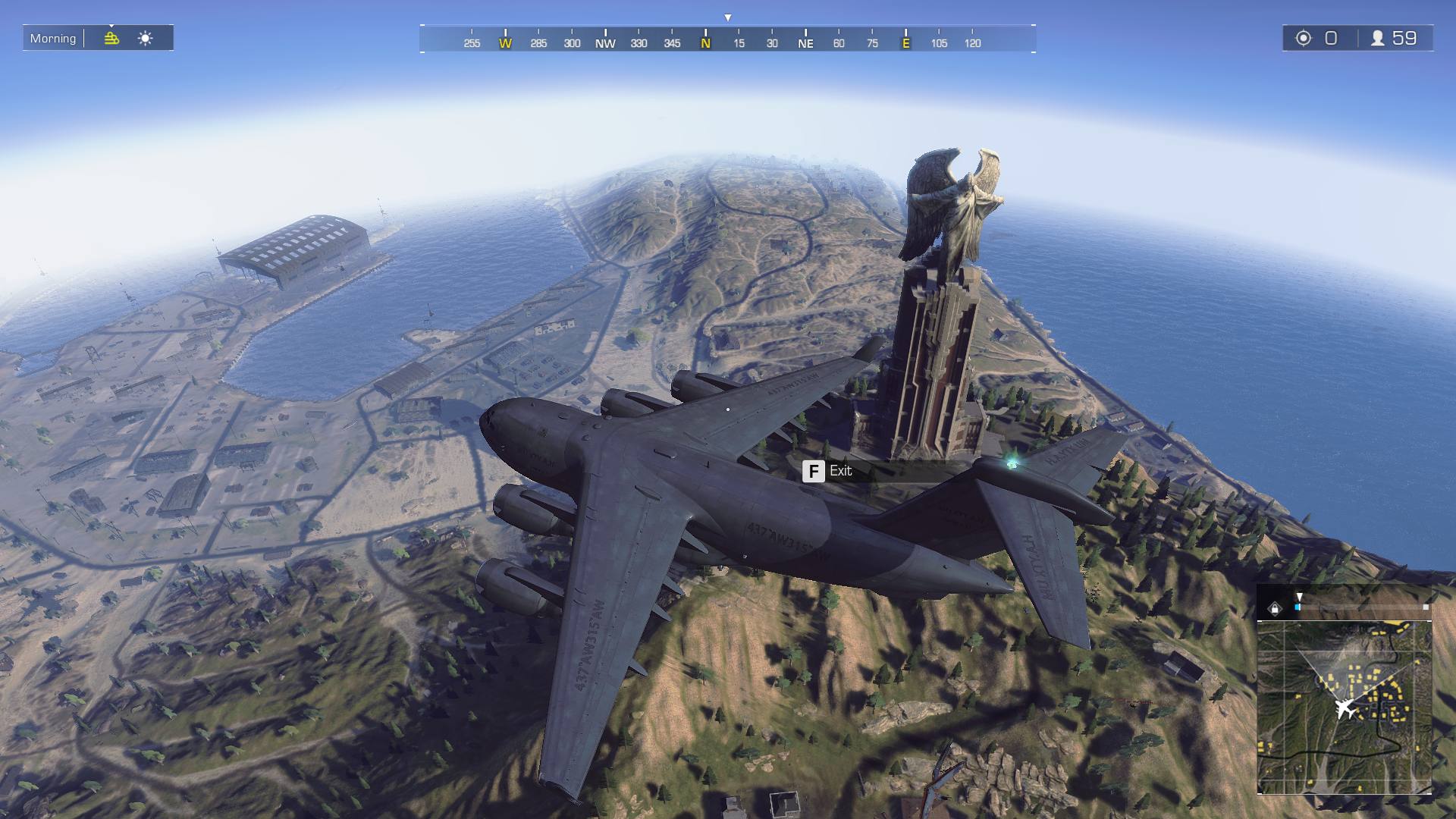Toggle the minimap lock icon
The width and height of the screenshot is (1456, 819).
(1275, 608)
